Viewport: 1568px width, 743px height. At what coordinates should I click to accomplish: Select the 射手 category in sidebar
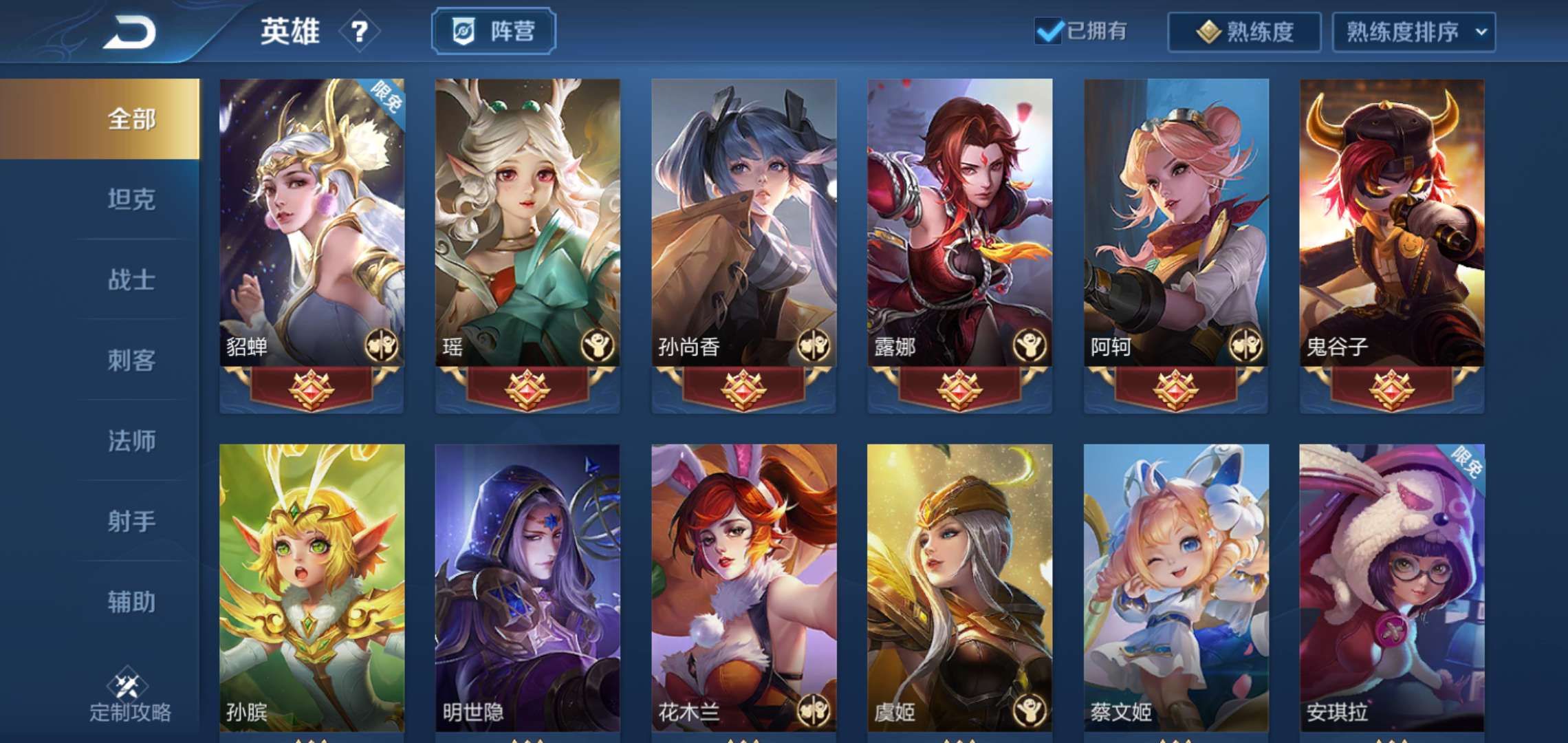pyautogui.click(x=132, y=521)
